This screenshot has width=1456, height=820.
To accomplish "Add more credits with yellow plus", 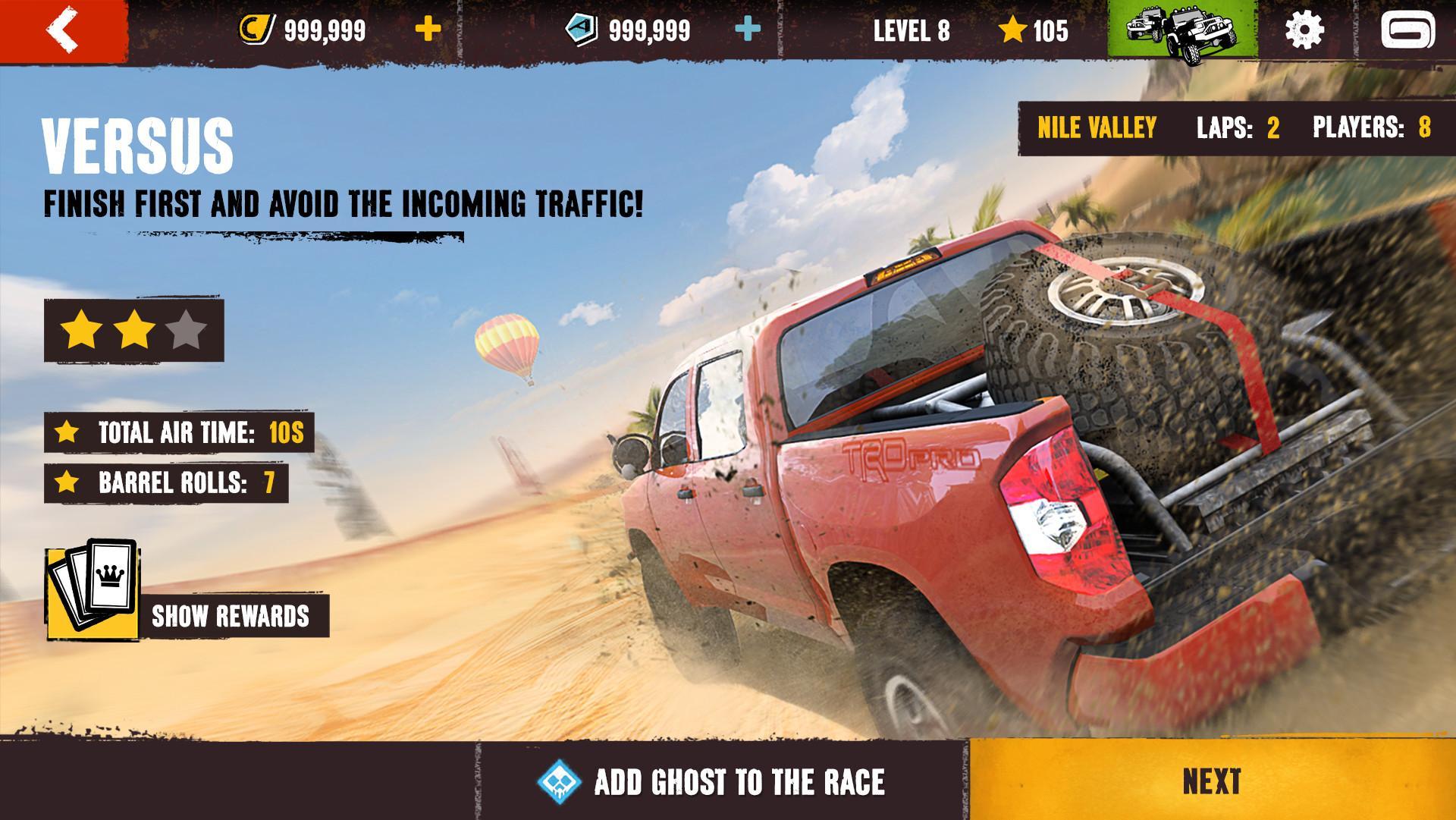I will (x=428, y=30).
